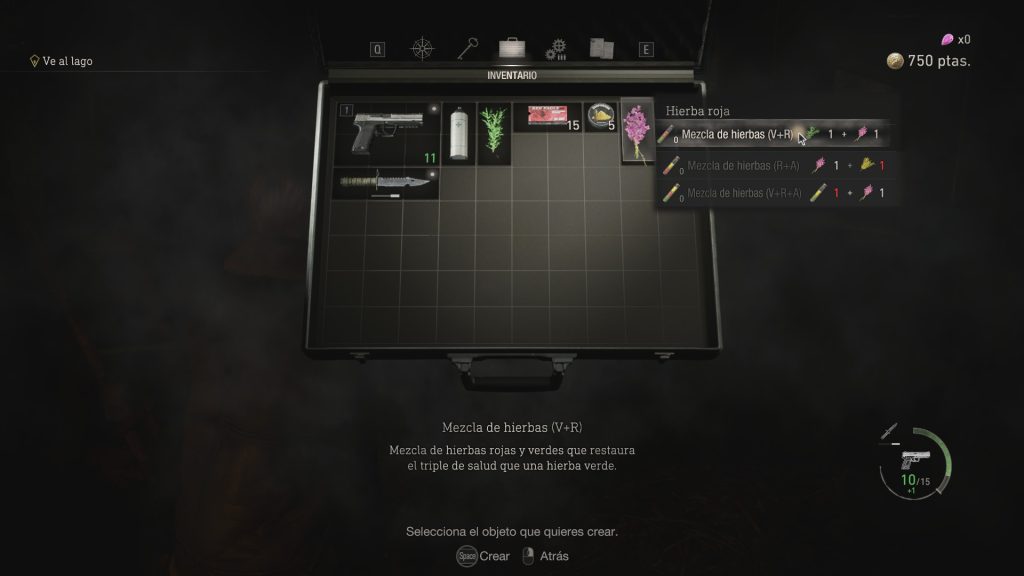Image resolution: width=1024 pixels, height=576 pixels.
Task: Choose the Mezcla de hierbas (R+A) recipe
Action: tap(736, 165)
